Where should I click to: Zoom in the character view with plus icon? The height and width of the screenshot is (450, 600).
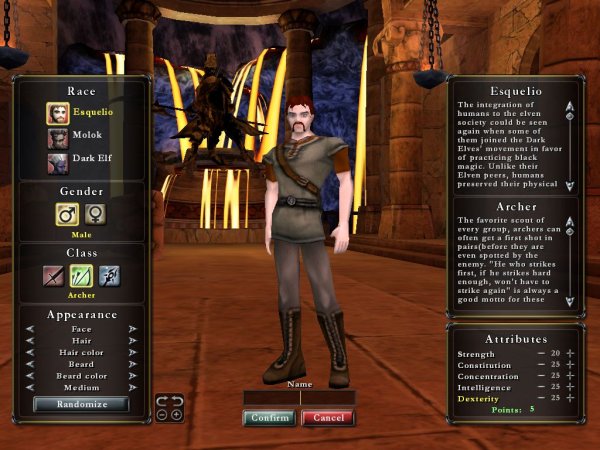[176, 414]
